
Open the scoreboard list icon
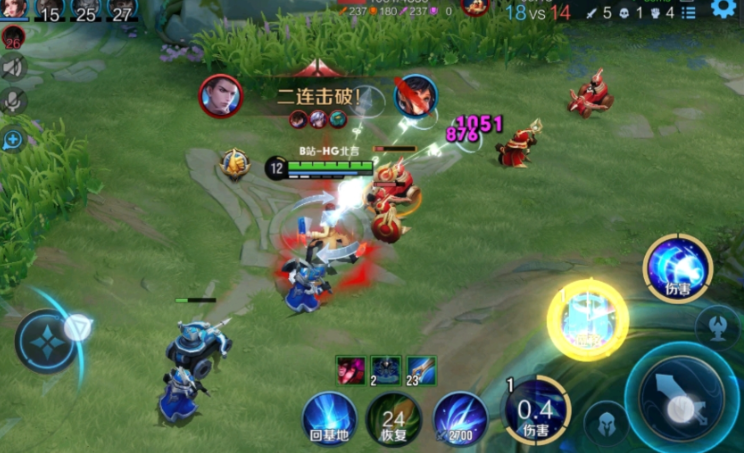[x=688, y=13]
